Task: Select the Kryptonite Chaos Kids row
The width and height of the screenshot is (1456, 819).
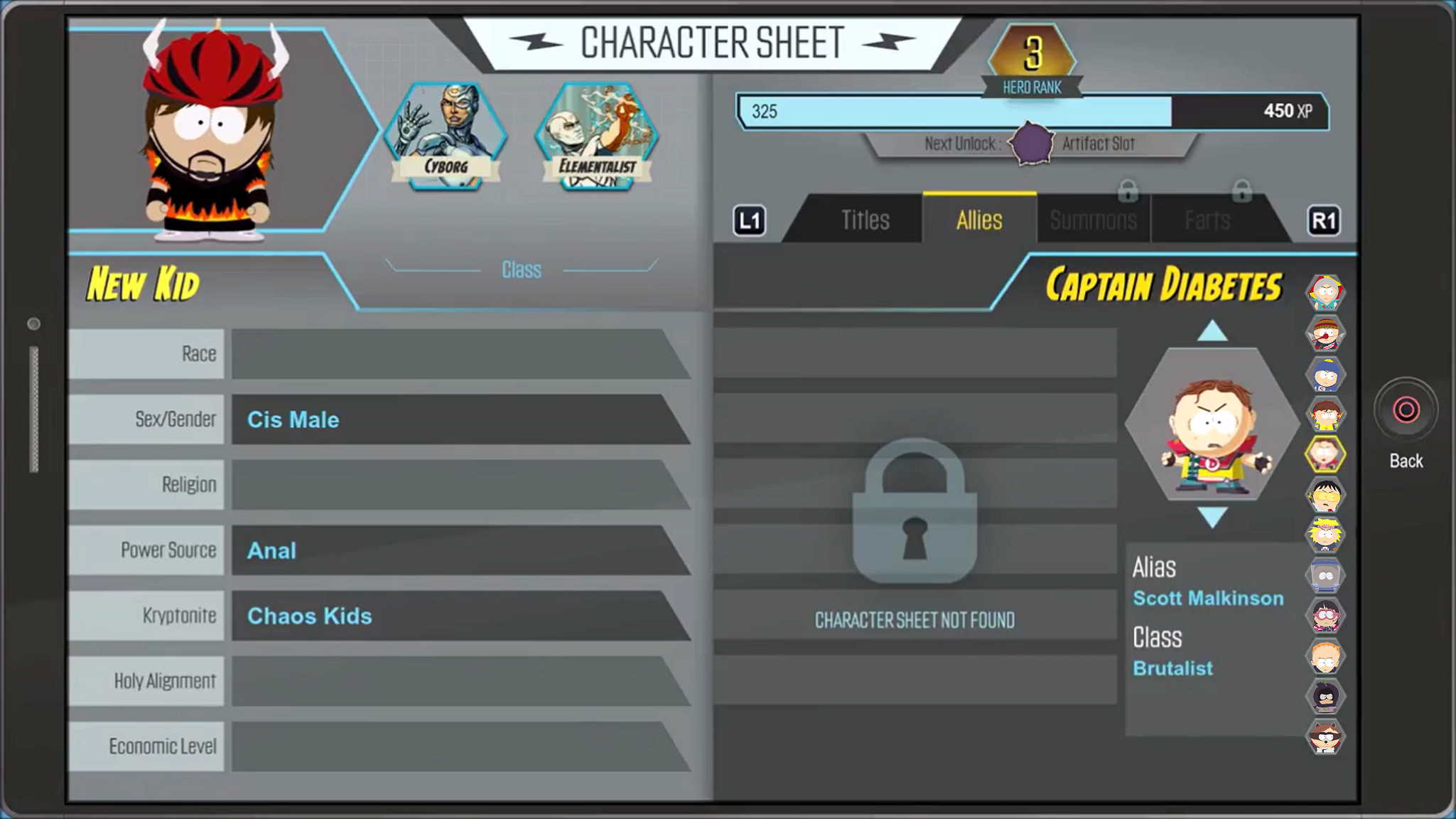Action: click(455, 616)
